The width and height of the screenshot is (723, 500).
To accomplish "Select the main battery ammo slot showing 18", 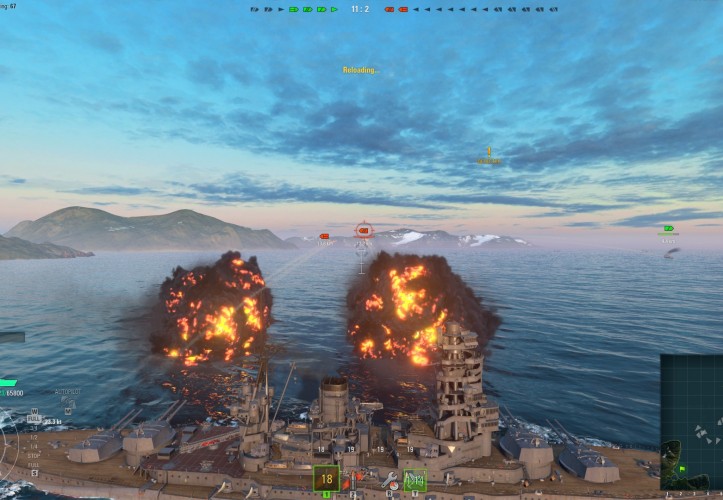I will (326, 479).
